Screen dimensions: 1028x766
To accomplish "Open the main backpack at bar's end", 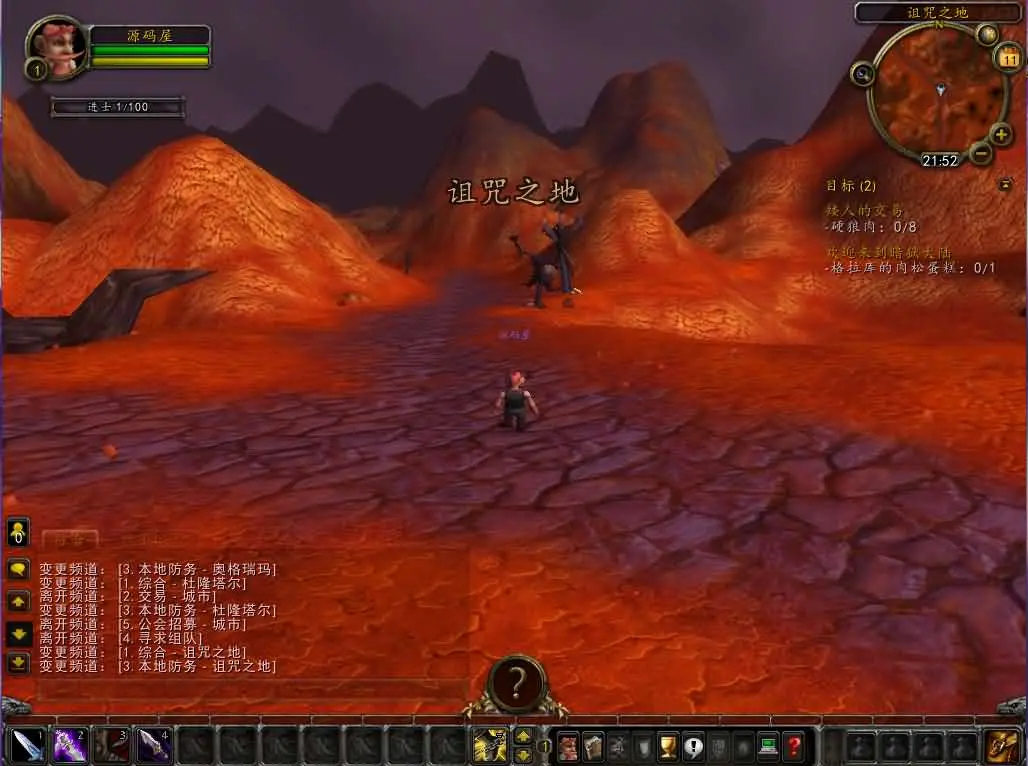I will pos(1001,746).
